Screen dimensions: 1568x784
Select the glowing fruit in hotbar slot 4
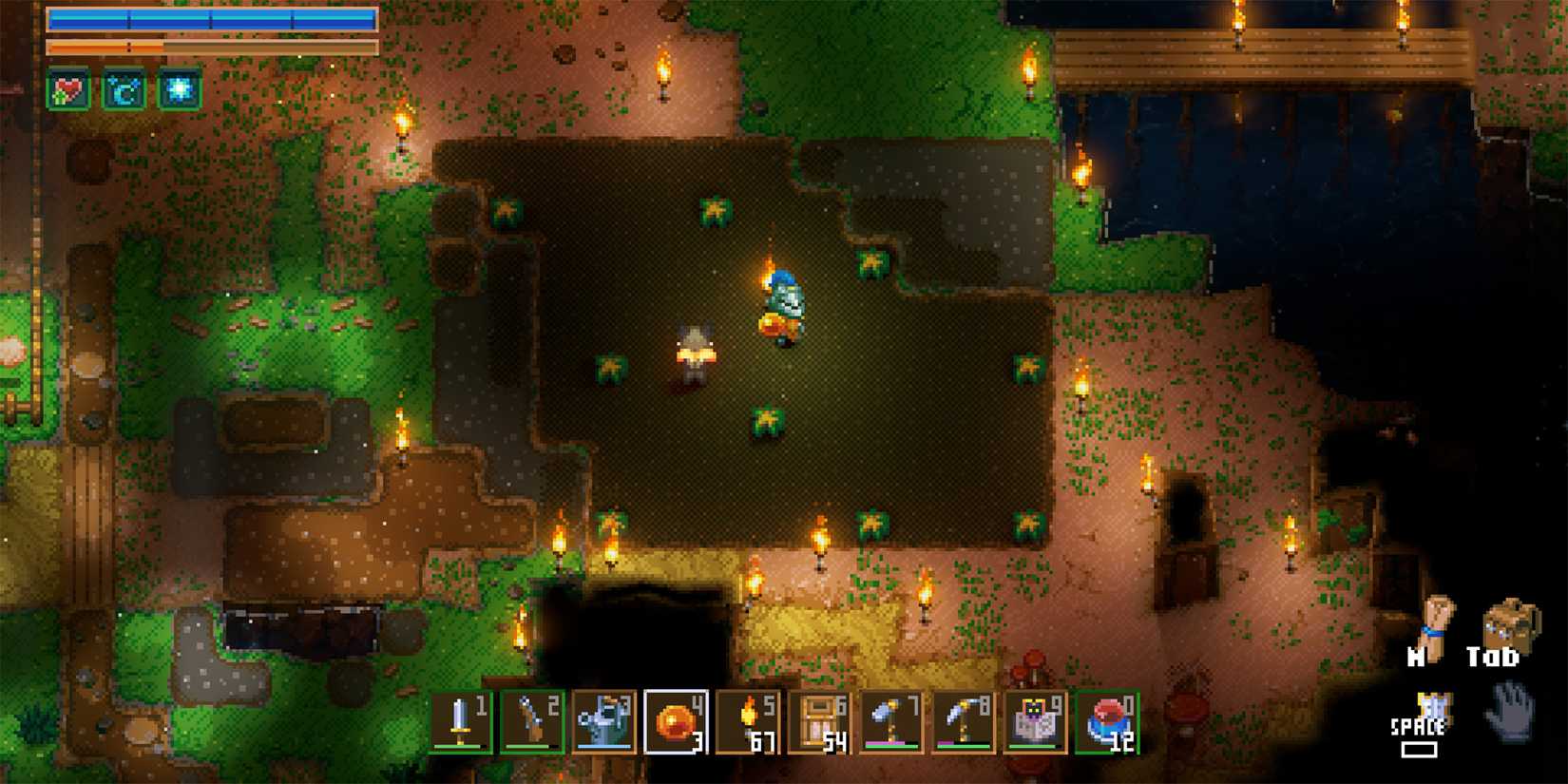click(x=674, y=722)
